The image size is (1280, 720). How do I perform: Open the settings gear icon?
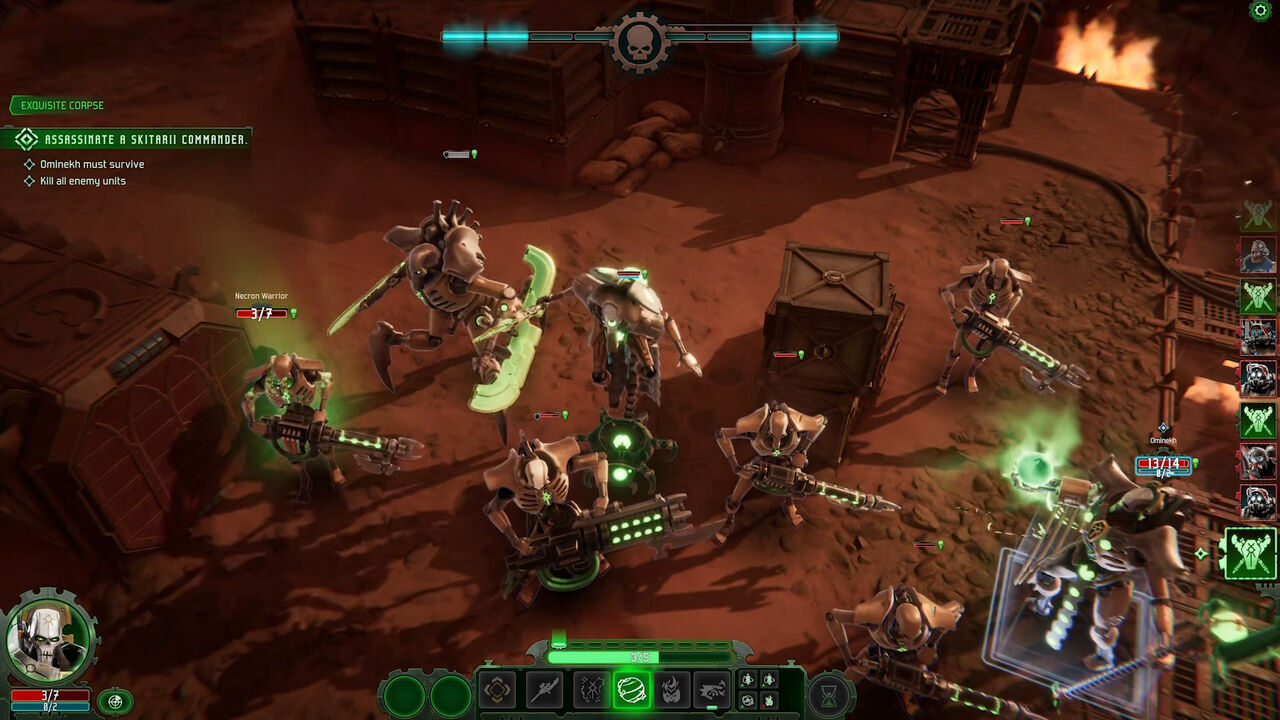tap(1261, 10)
